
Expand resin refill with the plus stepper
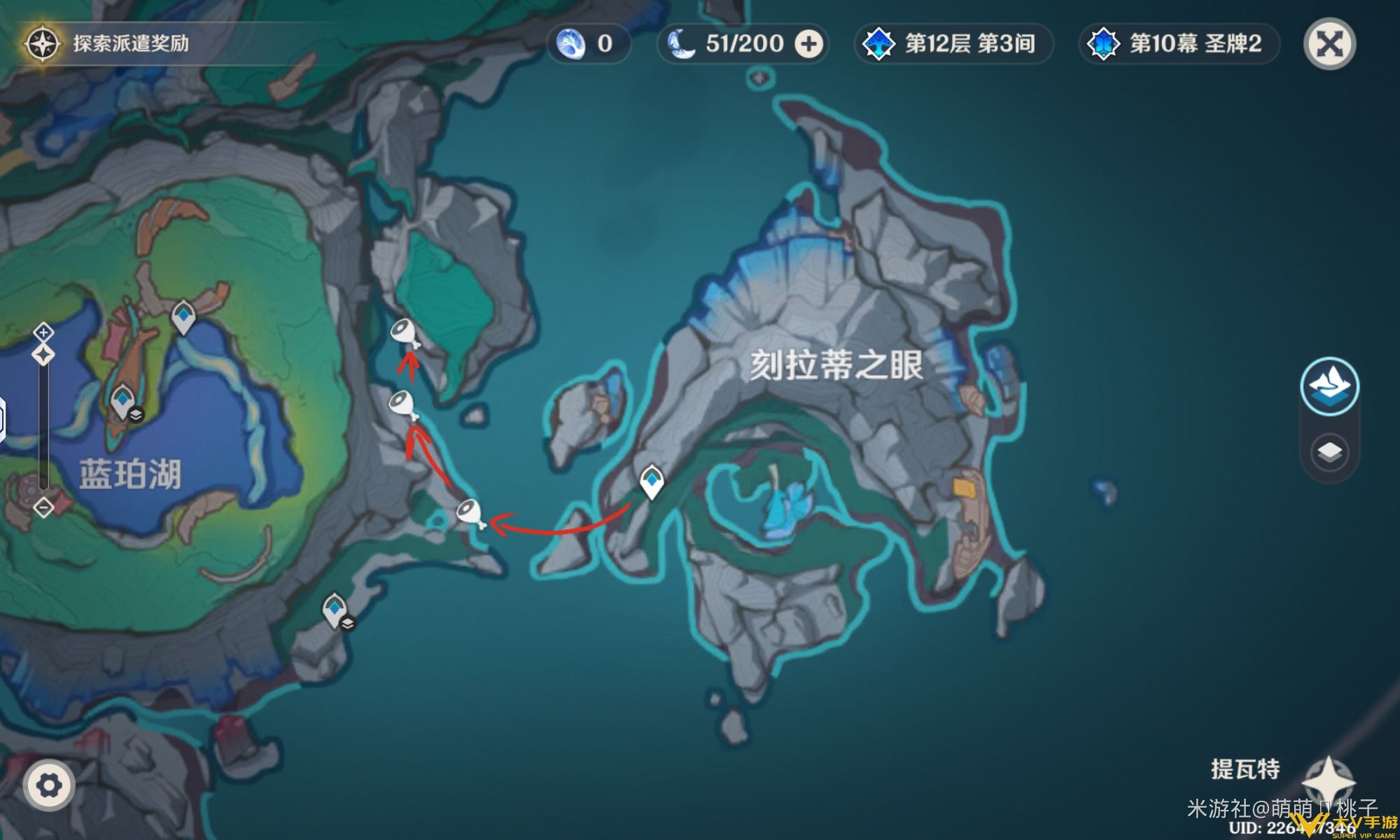[x=811, y=43]
